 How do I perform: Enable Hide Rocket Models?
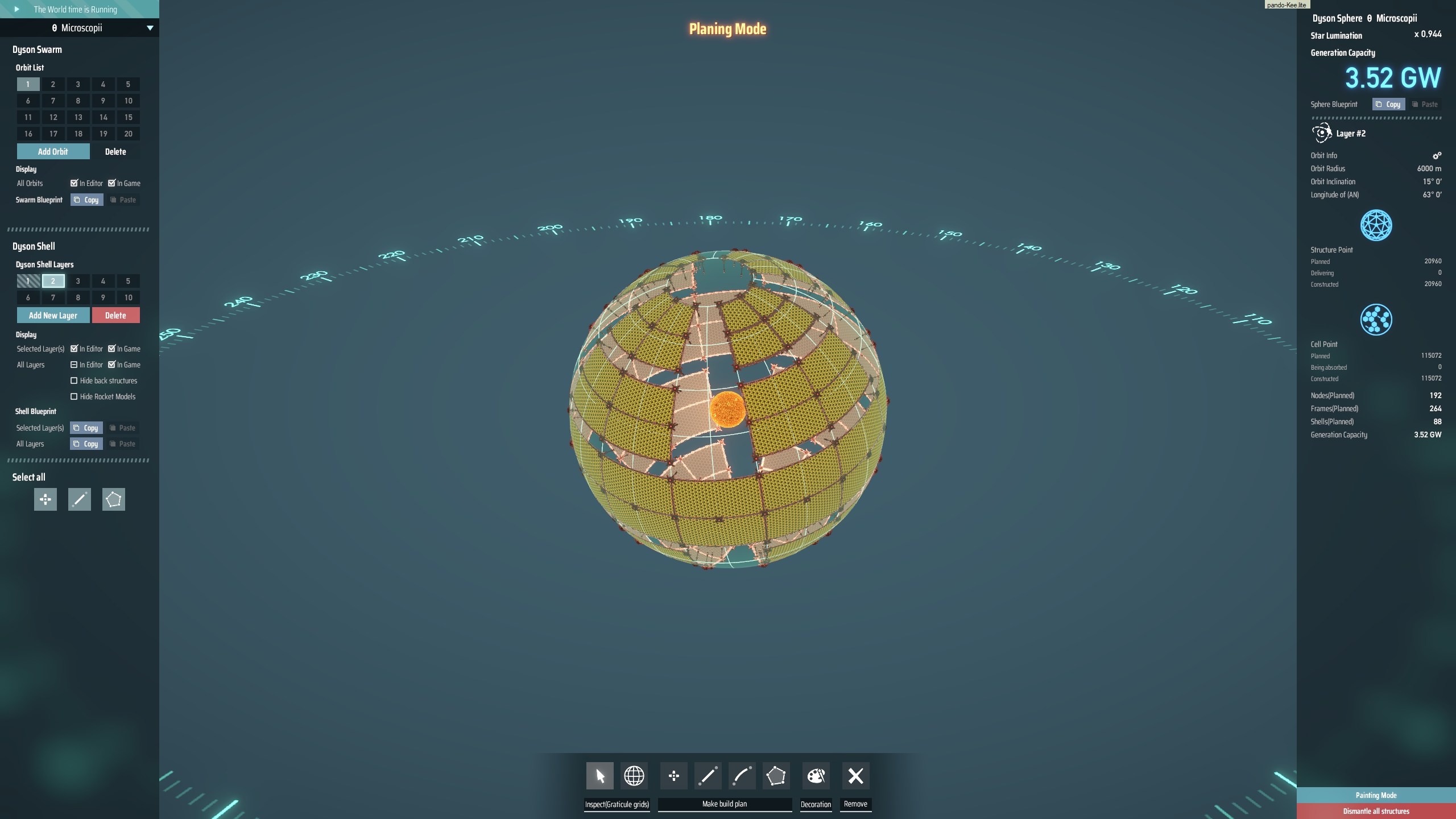pos(75,396)
